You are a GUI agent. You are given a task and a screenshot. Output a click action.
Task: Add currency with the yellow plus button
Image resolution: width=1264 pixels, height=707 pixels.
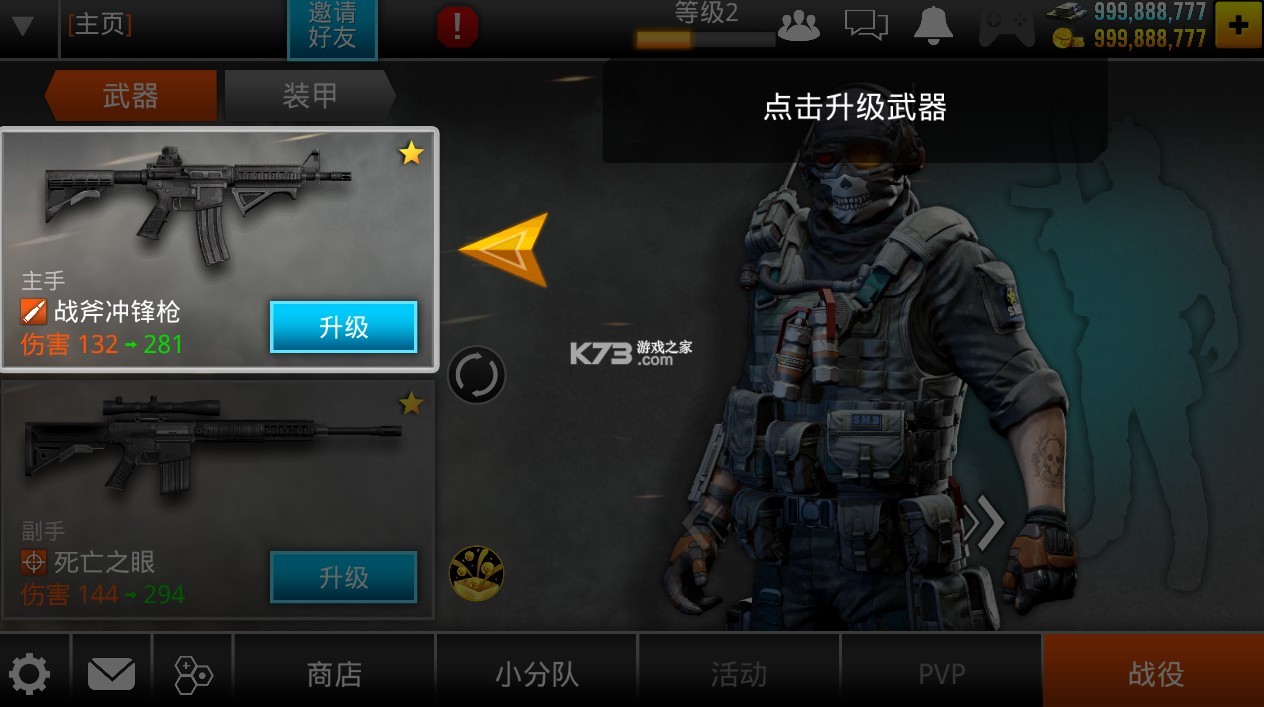point(1238,26)
